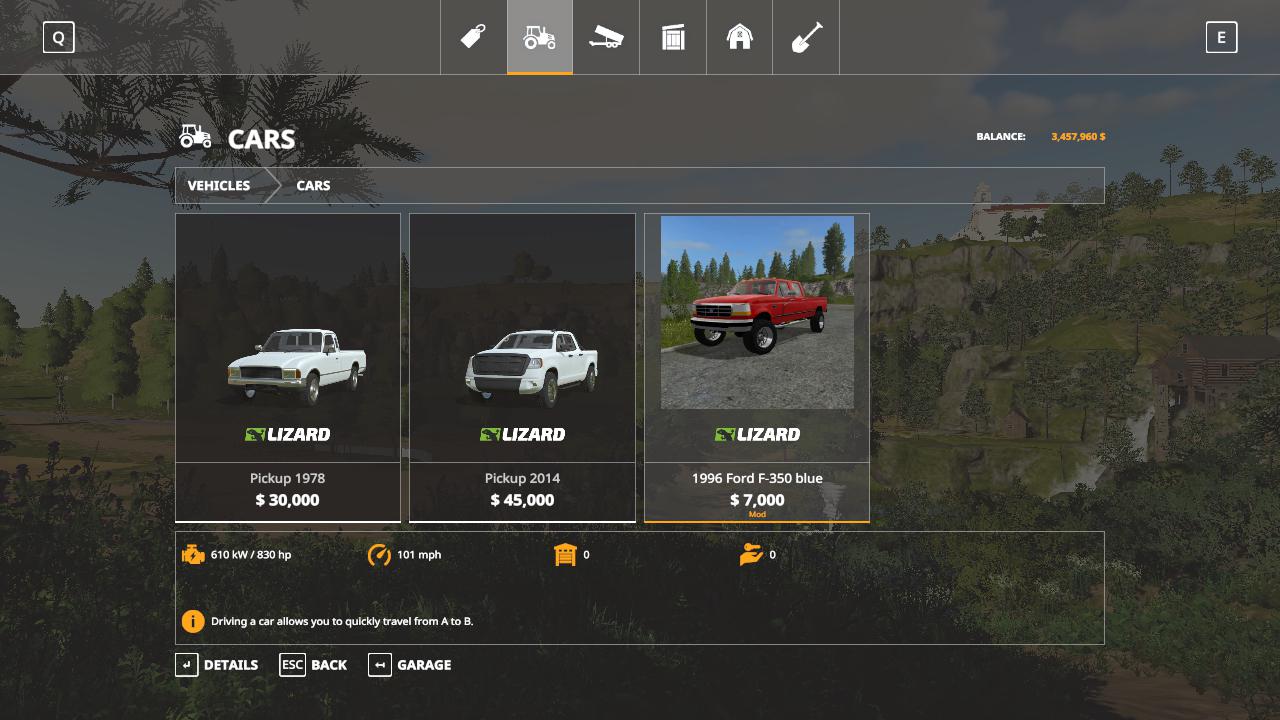Show the container objects tab
This screenshot has height=720, width=1280.
[x=673, y=37]
